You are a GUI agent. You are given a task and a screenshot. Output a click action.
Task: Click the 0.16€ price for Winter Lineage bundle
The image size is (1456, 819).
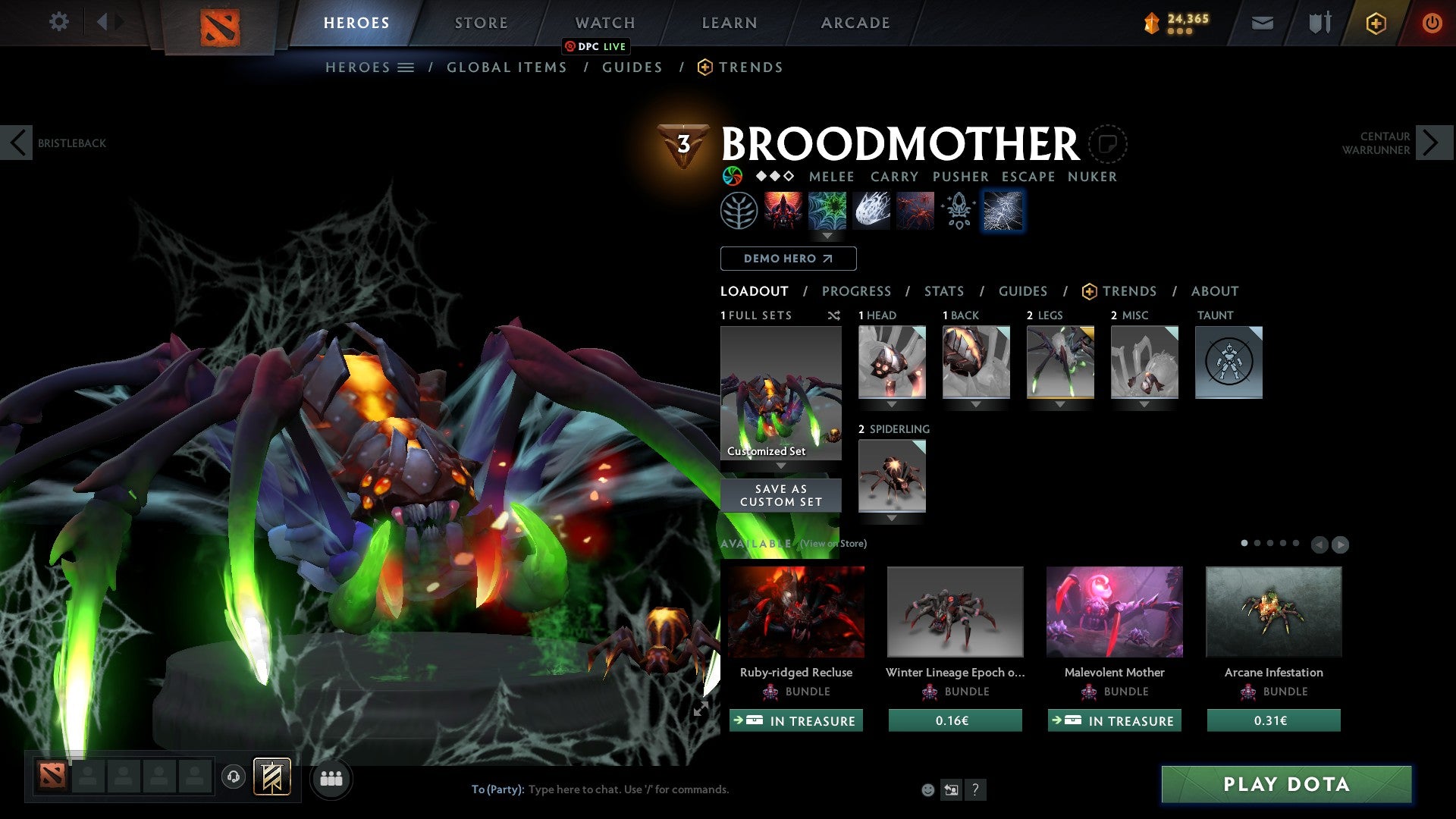tap(955, 720)
